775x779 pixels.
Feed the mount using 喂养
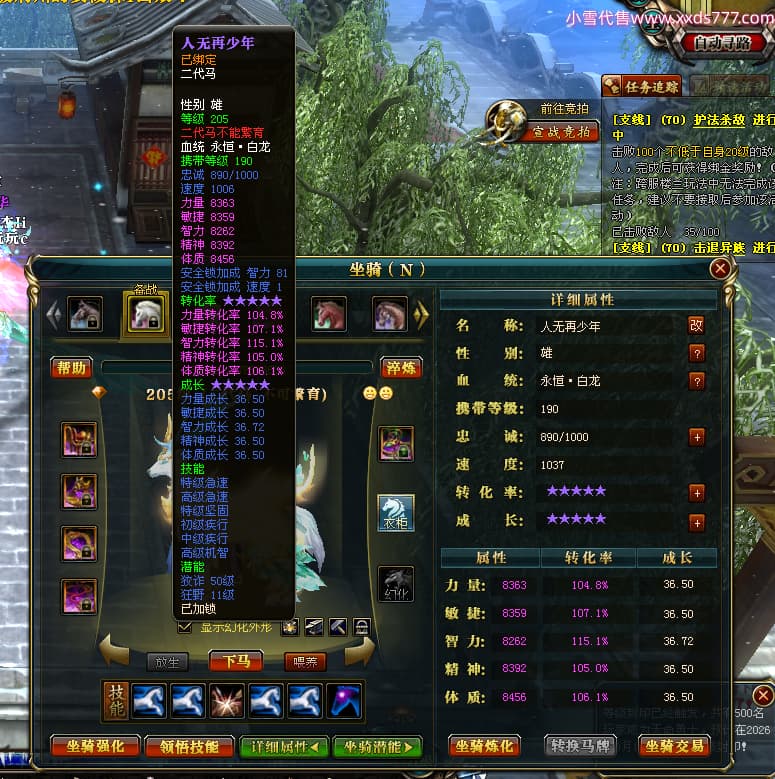tap(305, 661)
